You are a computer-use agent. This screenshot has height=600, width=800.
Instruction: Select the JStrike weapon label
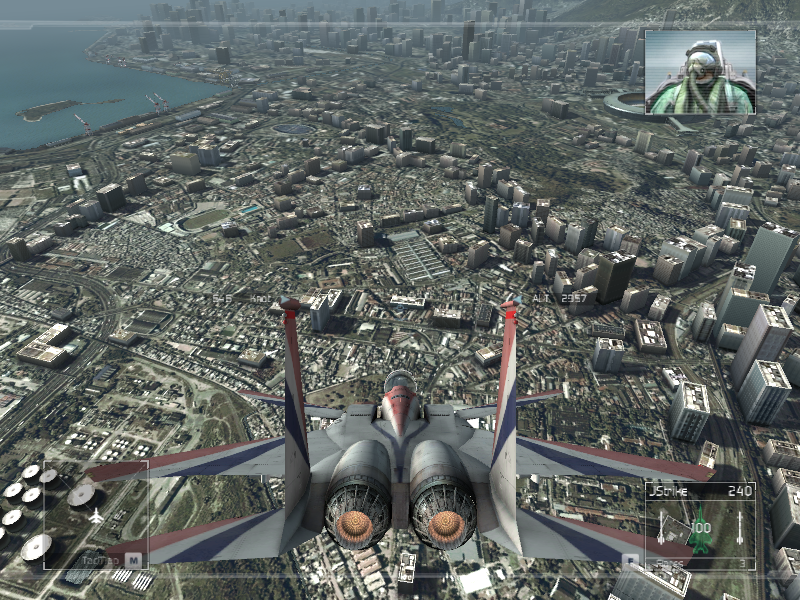666,491
